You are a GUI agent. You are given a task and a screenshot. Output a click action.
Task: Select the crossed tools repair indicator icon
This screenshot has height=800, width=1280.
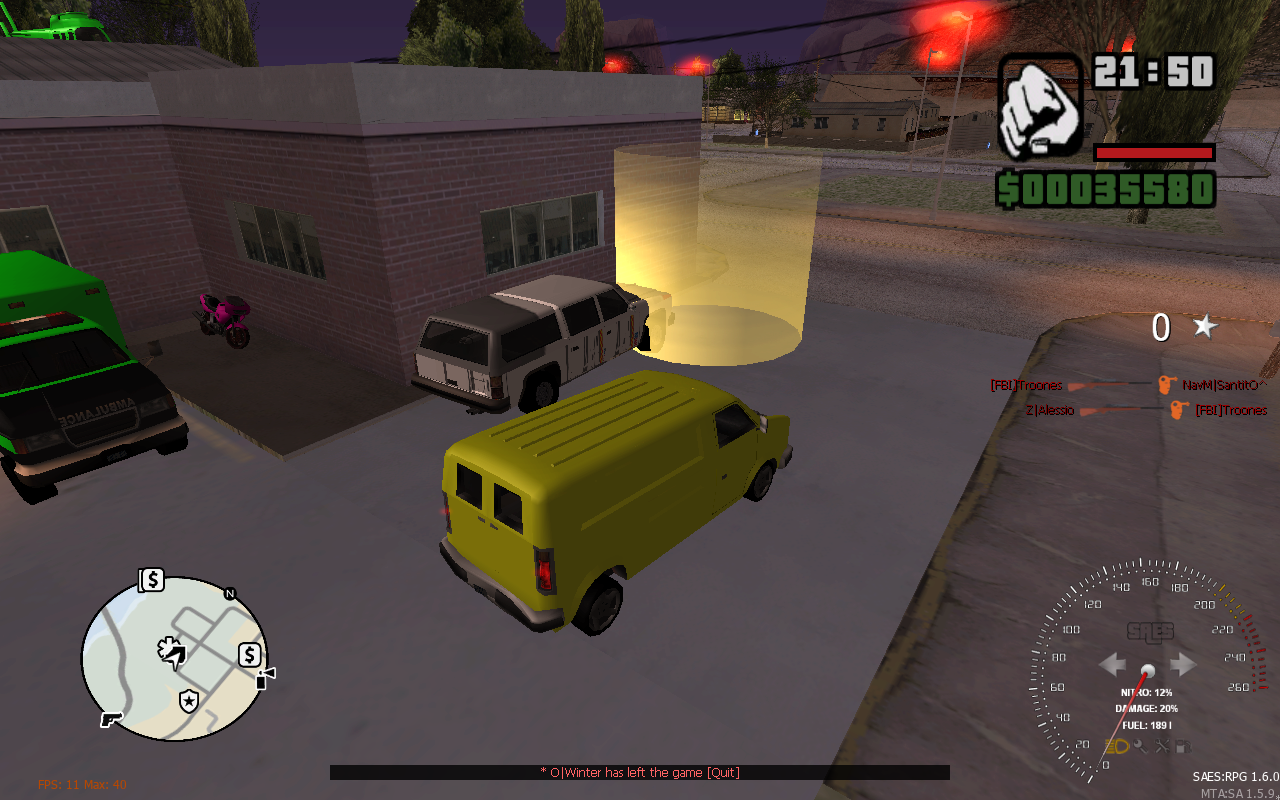coord(1162,746)
